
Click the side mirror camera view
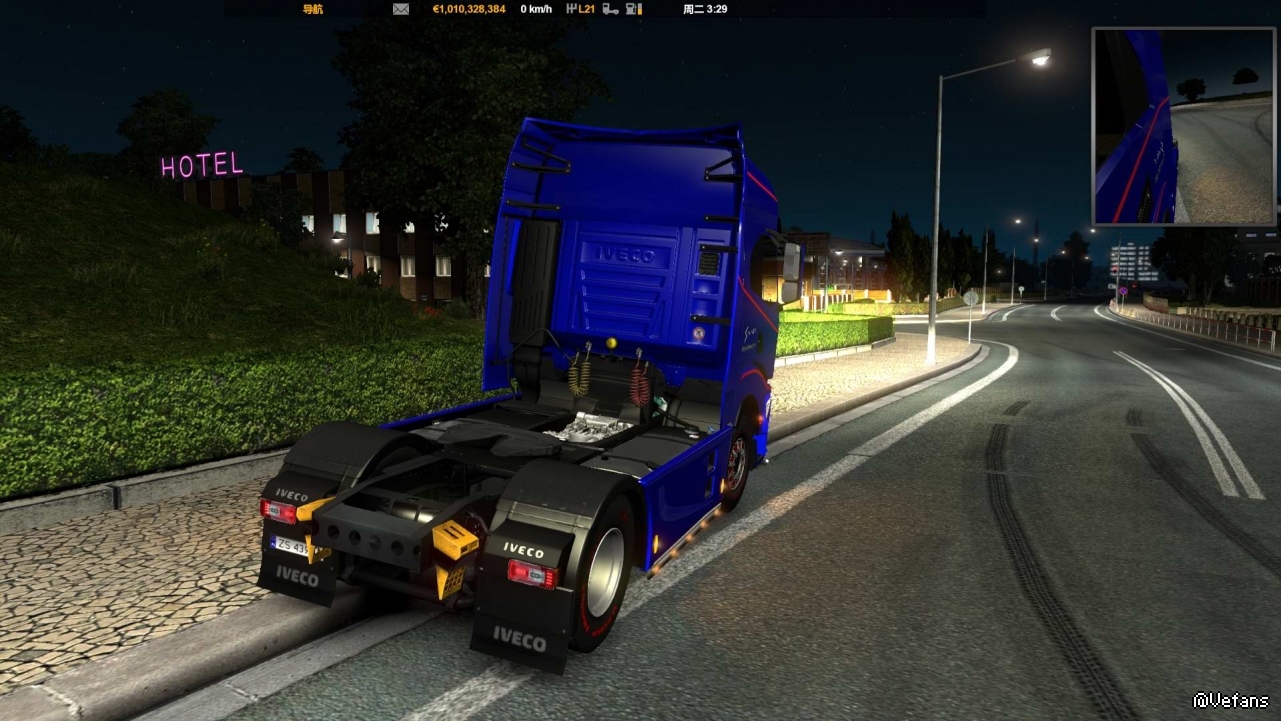(x=1184, y=126)
